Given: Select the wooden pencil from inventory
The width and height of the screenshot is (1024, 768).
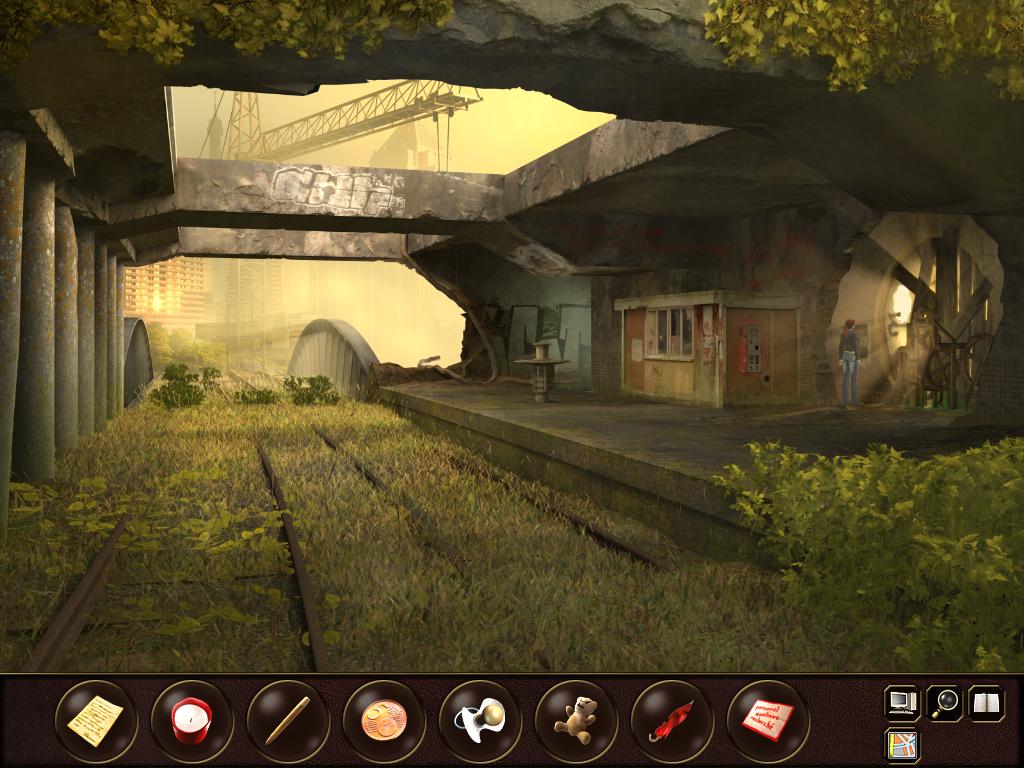Looking at the screenshot, I should (288, 720).
